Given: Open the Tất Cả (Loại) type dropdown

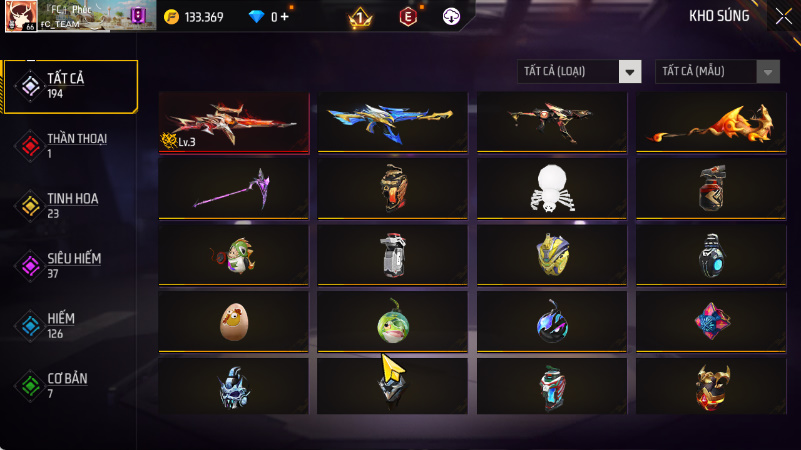Looking at the screenshot, I should pyautogui.click(x=580, y=71).
